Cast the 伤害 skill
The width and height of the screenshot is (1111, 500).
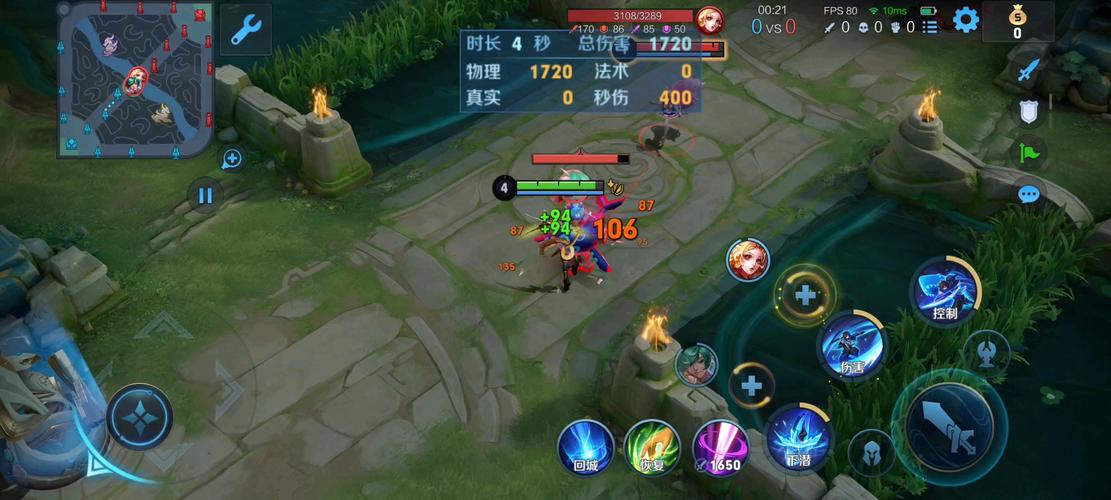(852, 345)
